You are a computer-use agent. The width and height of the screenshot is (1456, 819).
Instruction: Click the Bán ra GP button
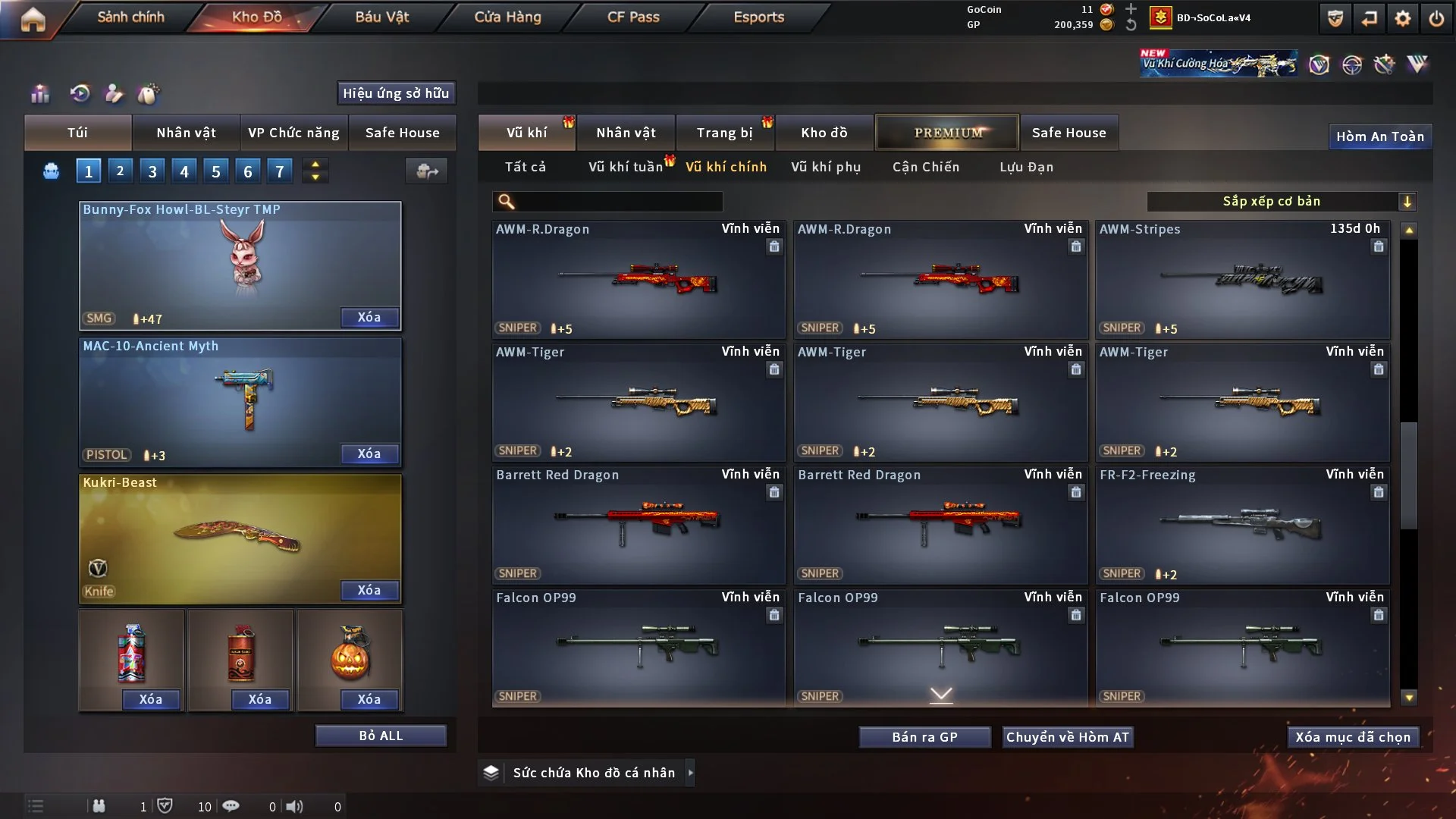pyautogui.click(x=924, y=736)
